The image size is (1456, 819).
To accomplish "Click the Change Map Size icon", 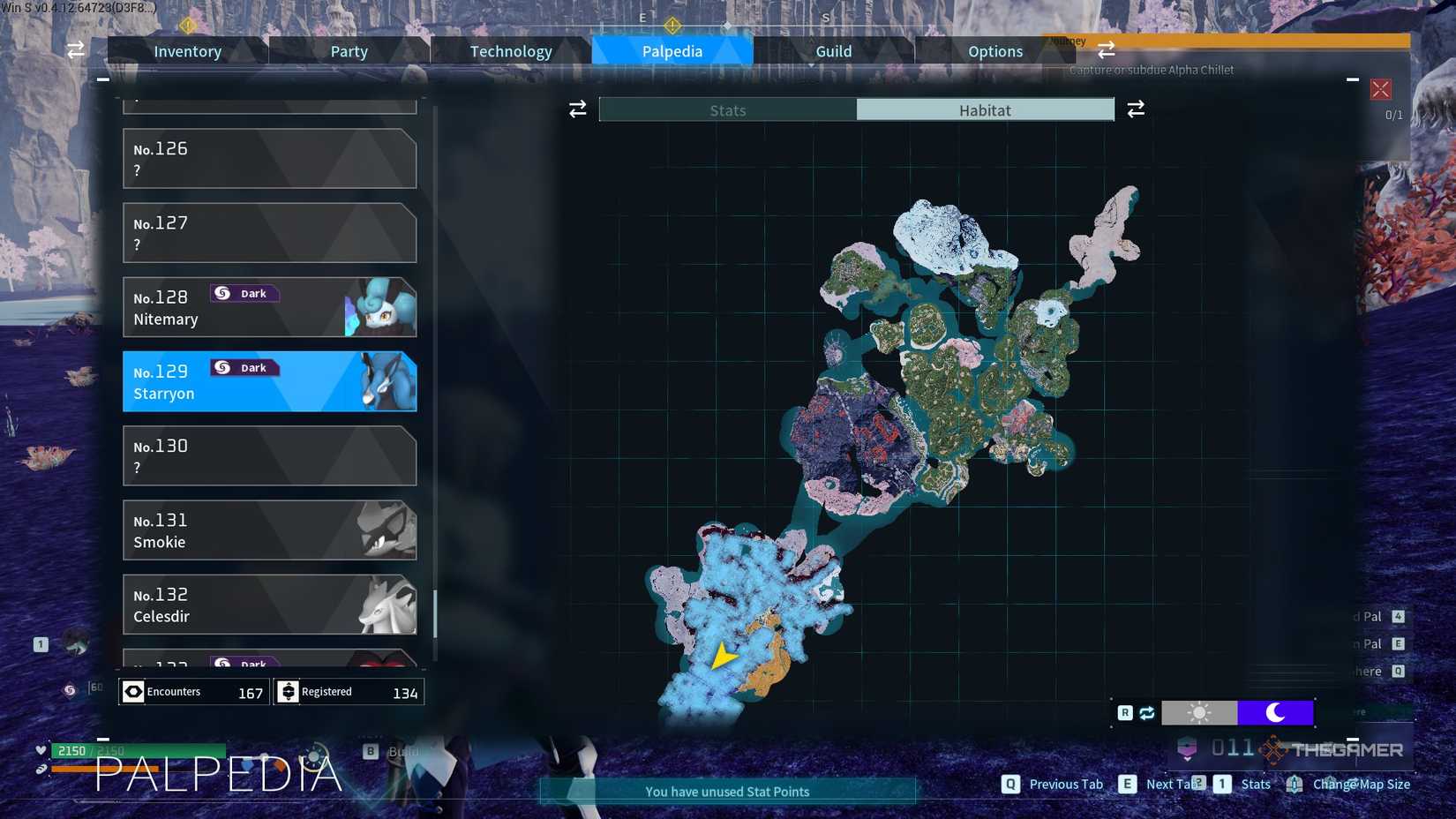I will (1294, 784).
